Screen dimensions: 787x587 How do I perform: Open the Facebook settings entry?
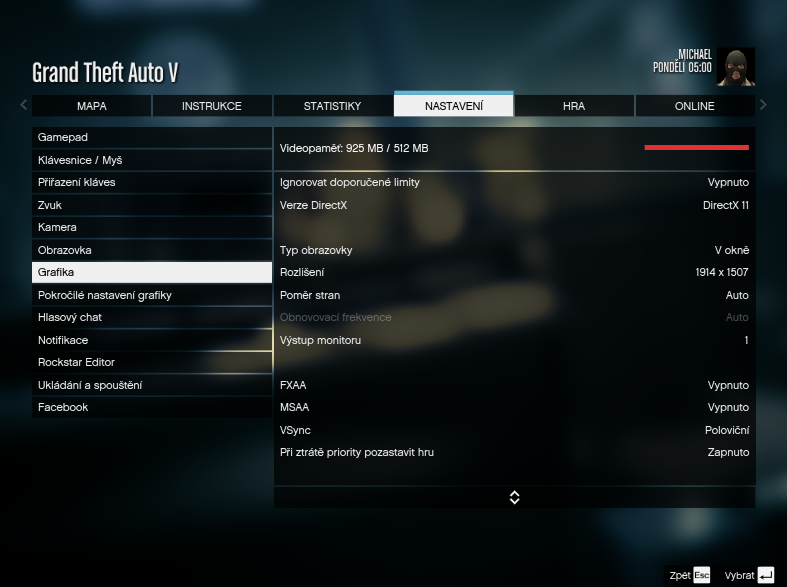(x=152, y=407)
